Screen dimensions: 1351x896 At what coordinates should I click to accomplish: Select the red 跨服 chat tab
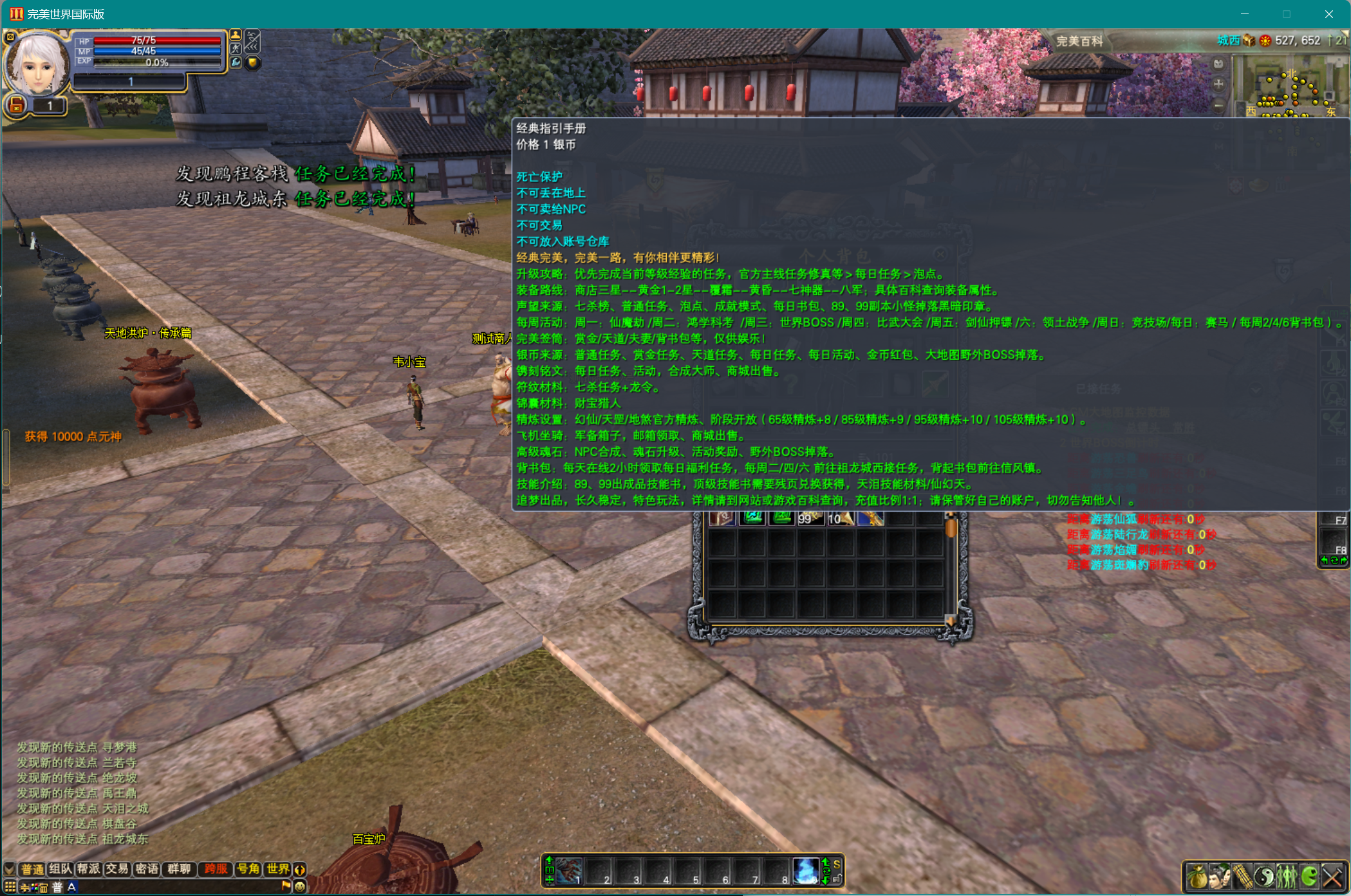[x=216, y=869]
